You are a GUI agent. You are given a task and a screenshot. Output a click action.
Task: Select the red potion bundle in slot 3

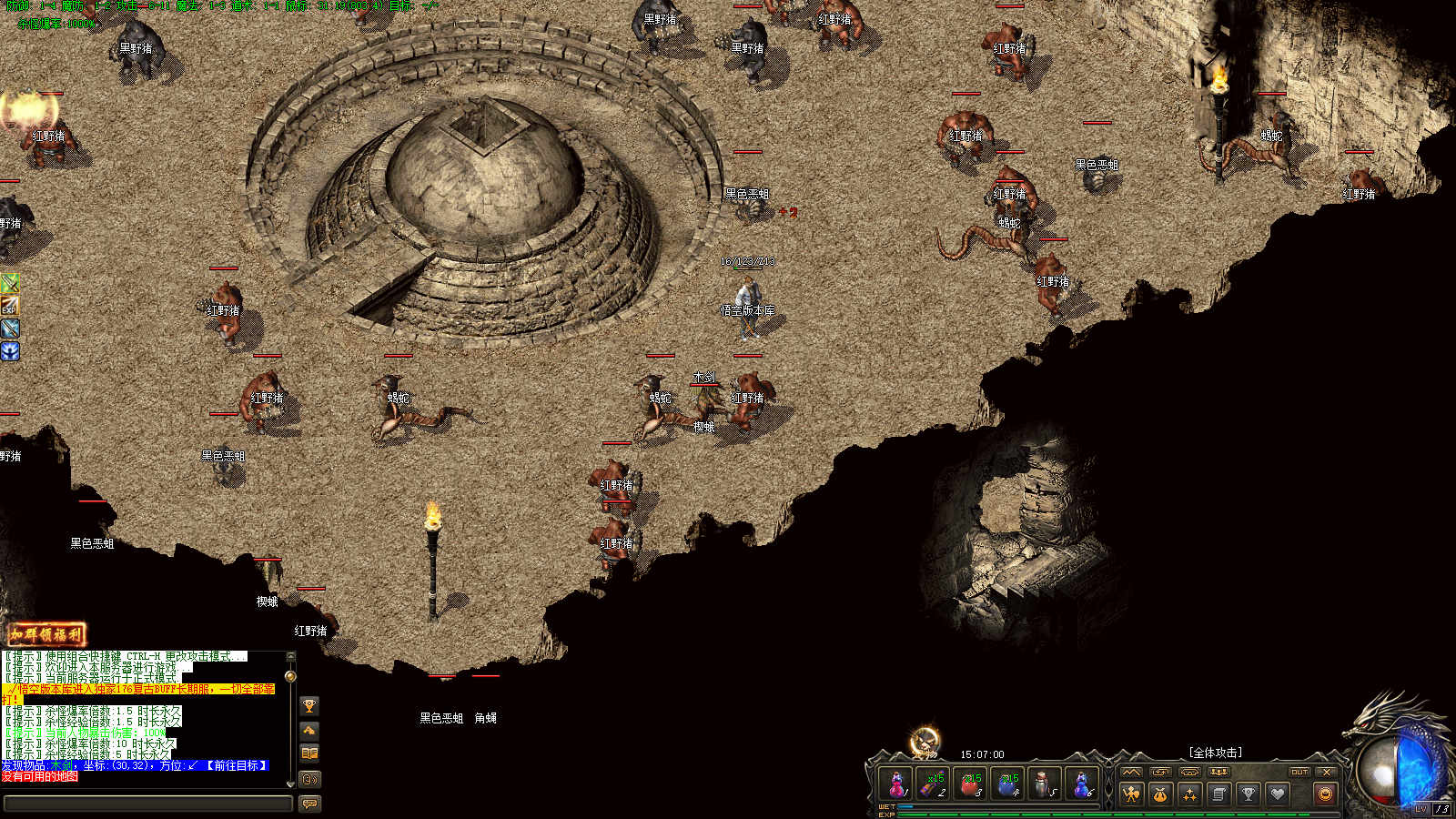click(971, 784)
